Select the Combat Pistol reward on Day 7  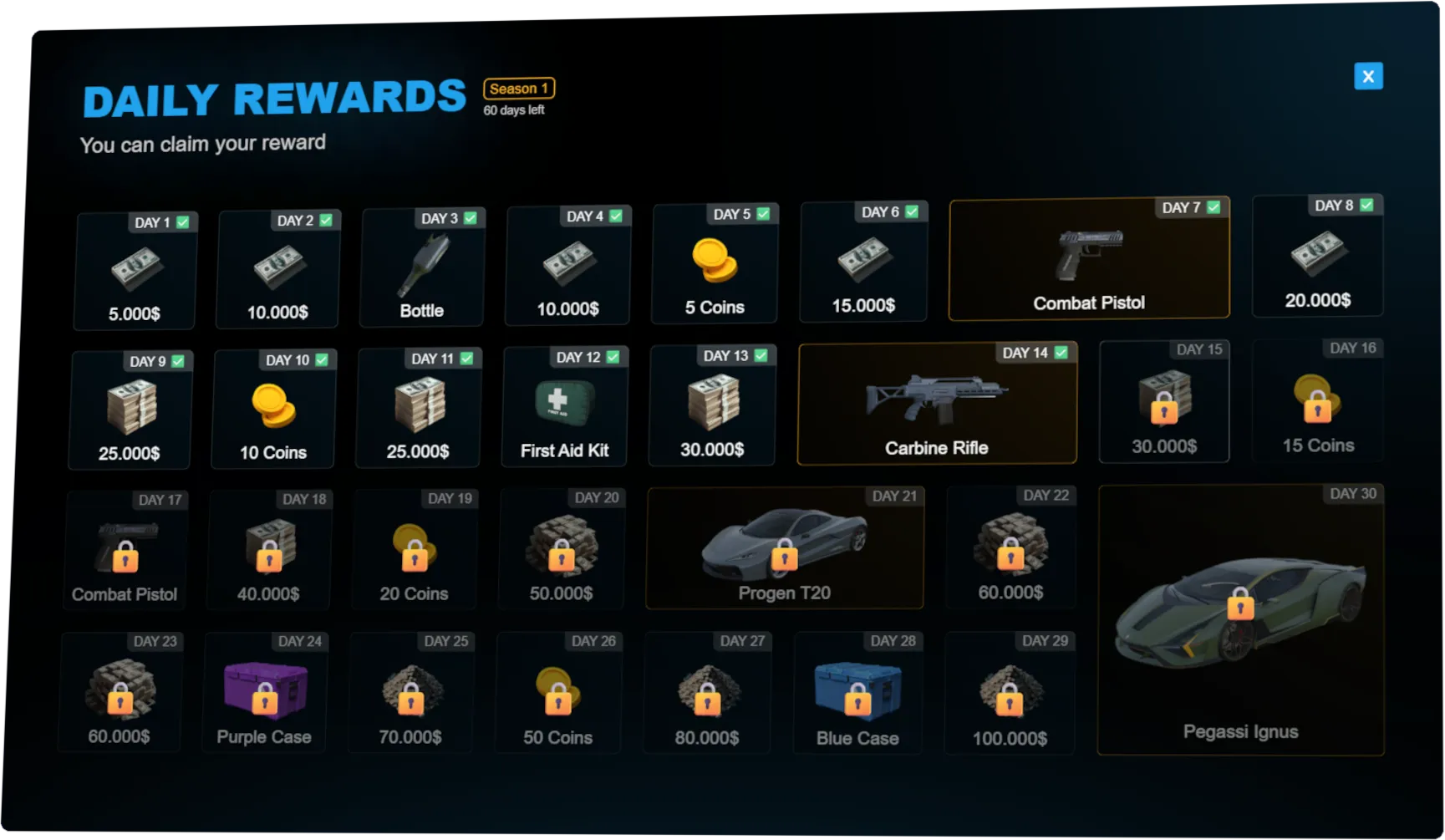[x=1088, y=259]
